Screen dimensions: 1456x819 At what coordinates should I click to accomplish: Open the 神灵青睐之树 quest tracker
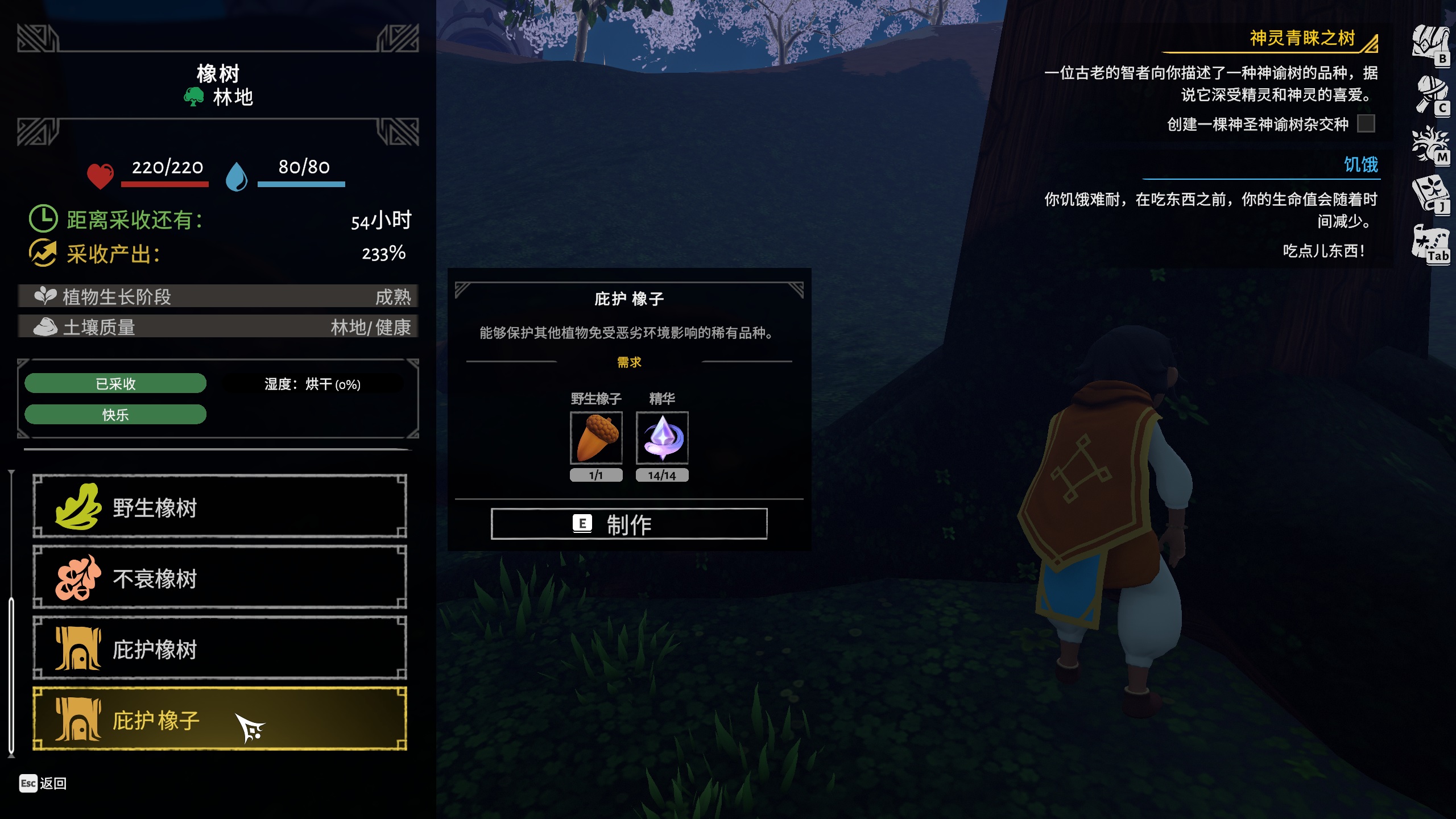tap(1302, 39)
